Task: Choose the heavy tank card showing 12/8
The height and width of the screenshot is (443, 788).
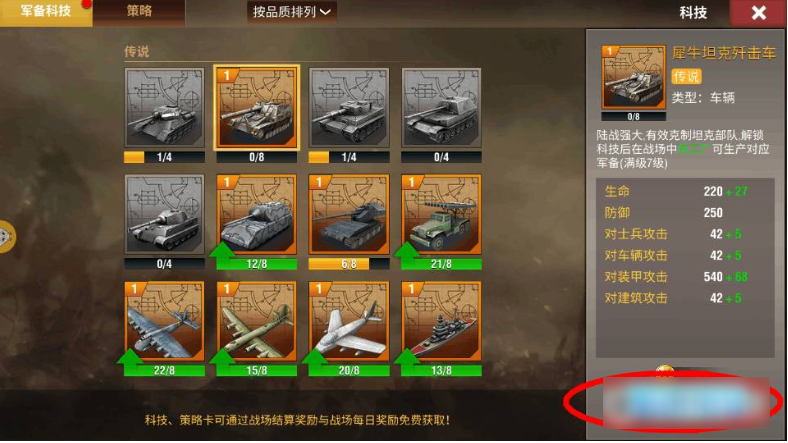Action: 256,214
